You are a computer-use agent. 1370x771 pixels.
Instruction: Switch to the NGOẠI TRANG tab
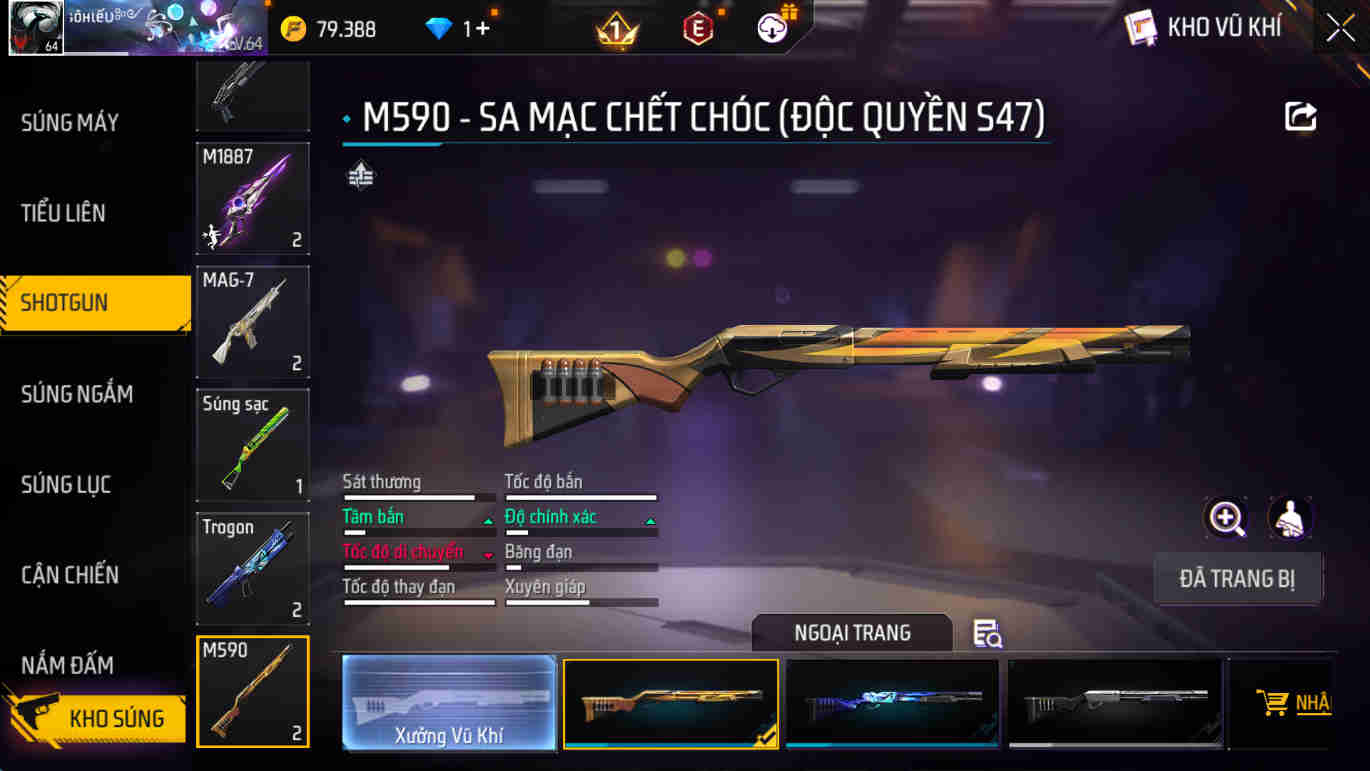(x=851, y=633)
